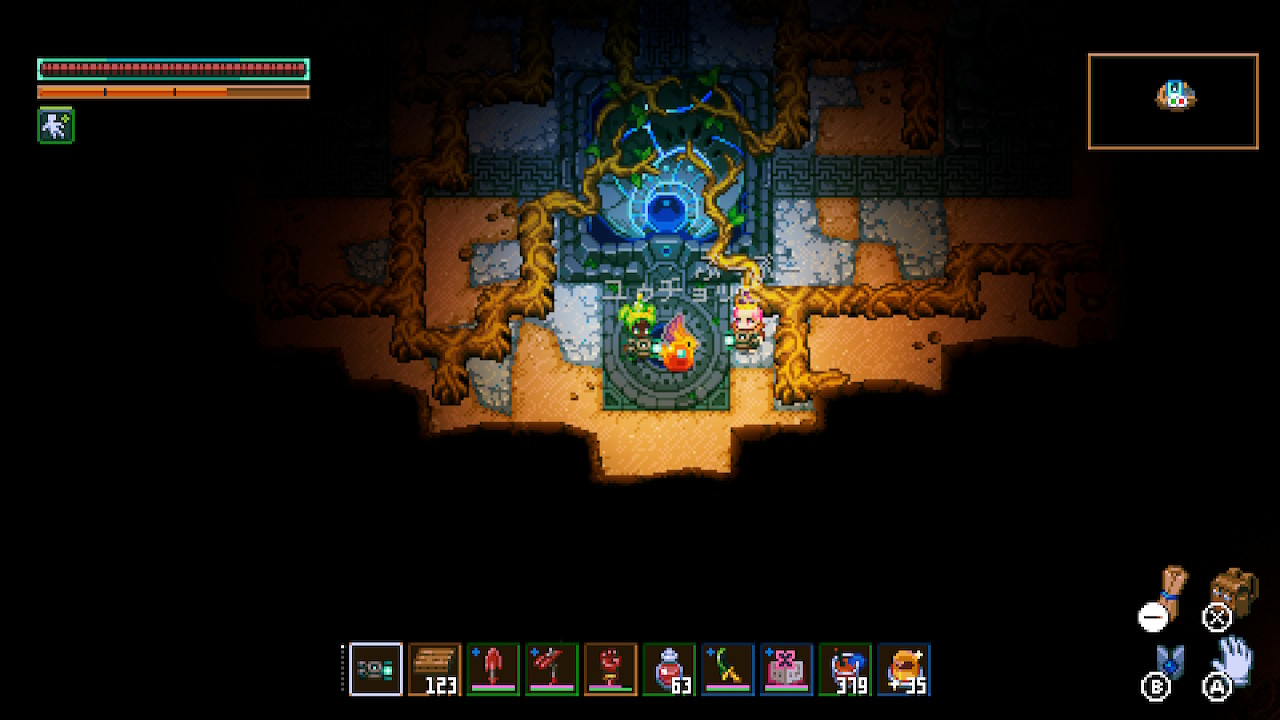Image resolution: width=1280 pixels, height=720 pixels.
Task: Open the minimap
Action: pyautogui.click(x=1173, y=101)
